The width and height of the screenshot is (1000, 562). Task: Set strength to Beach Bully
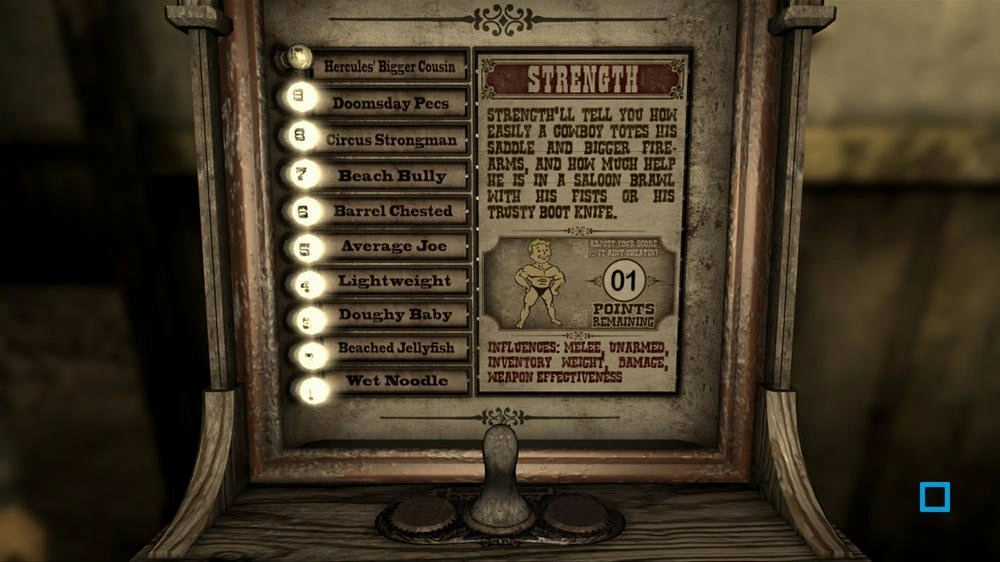391,176
